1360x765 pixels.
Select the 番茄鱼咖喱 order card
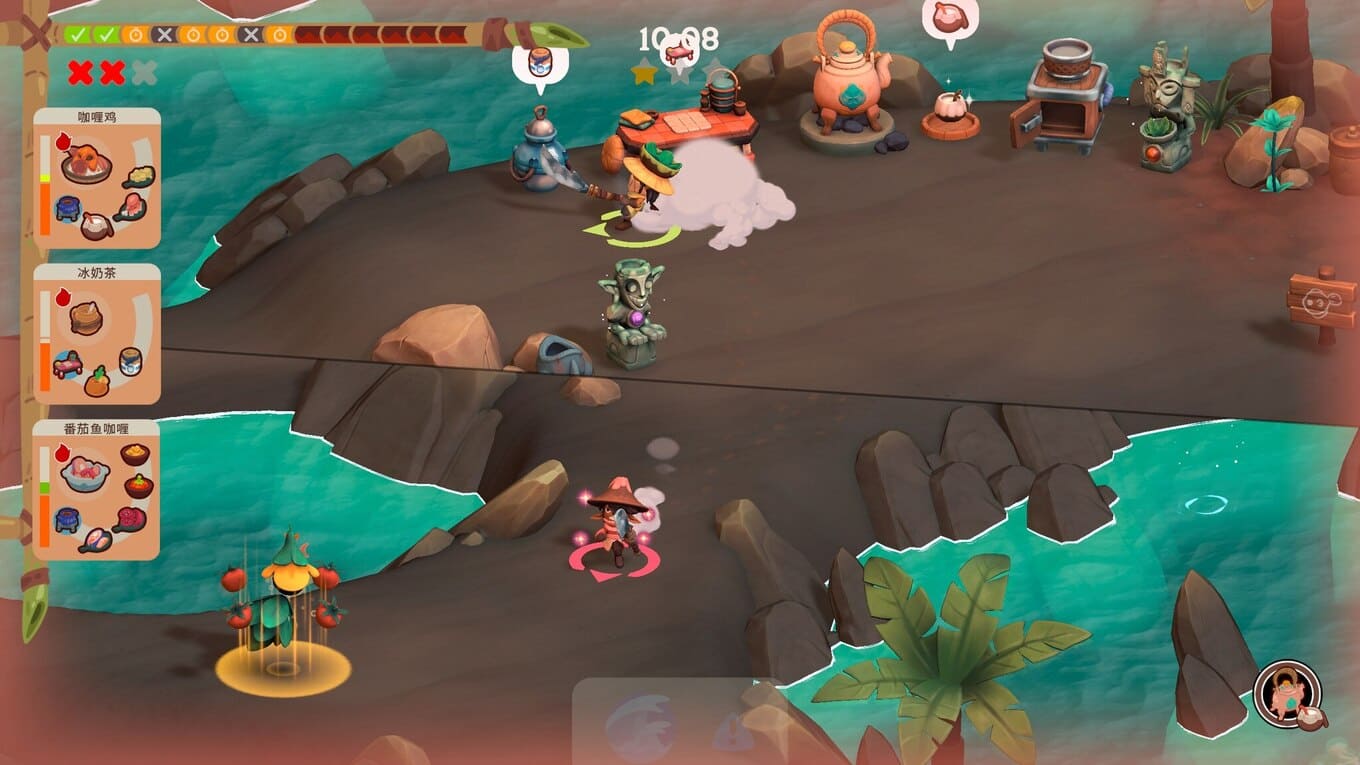[97, 489]
